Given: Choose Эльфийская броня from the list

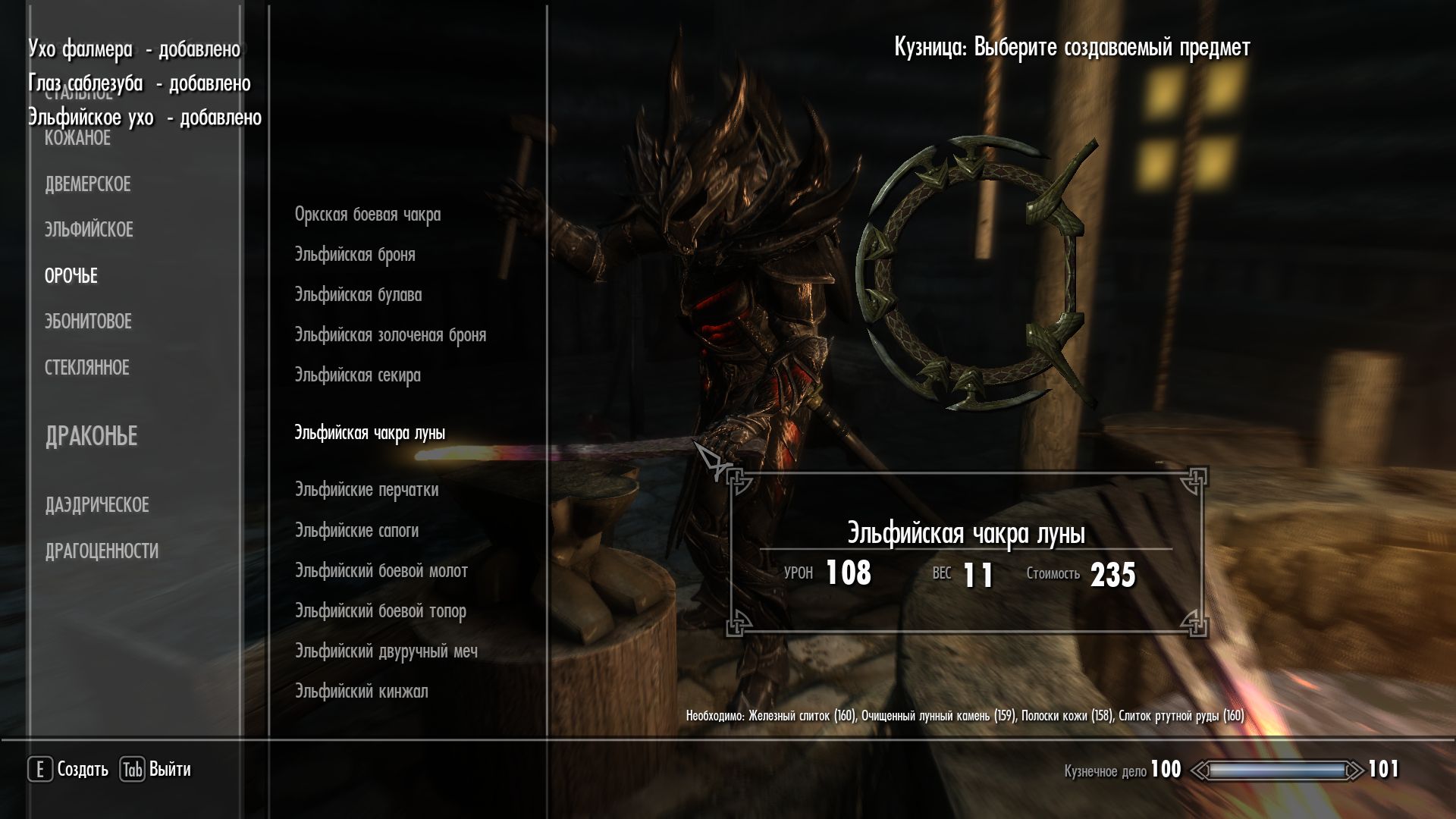Looking at the screenshot, I should tap(355, 255).
